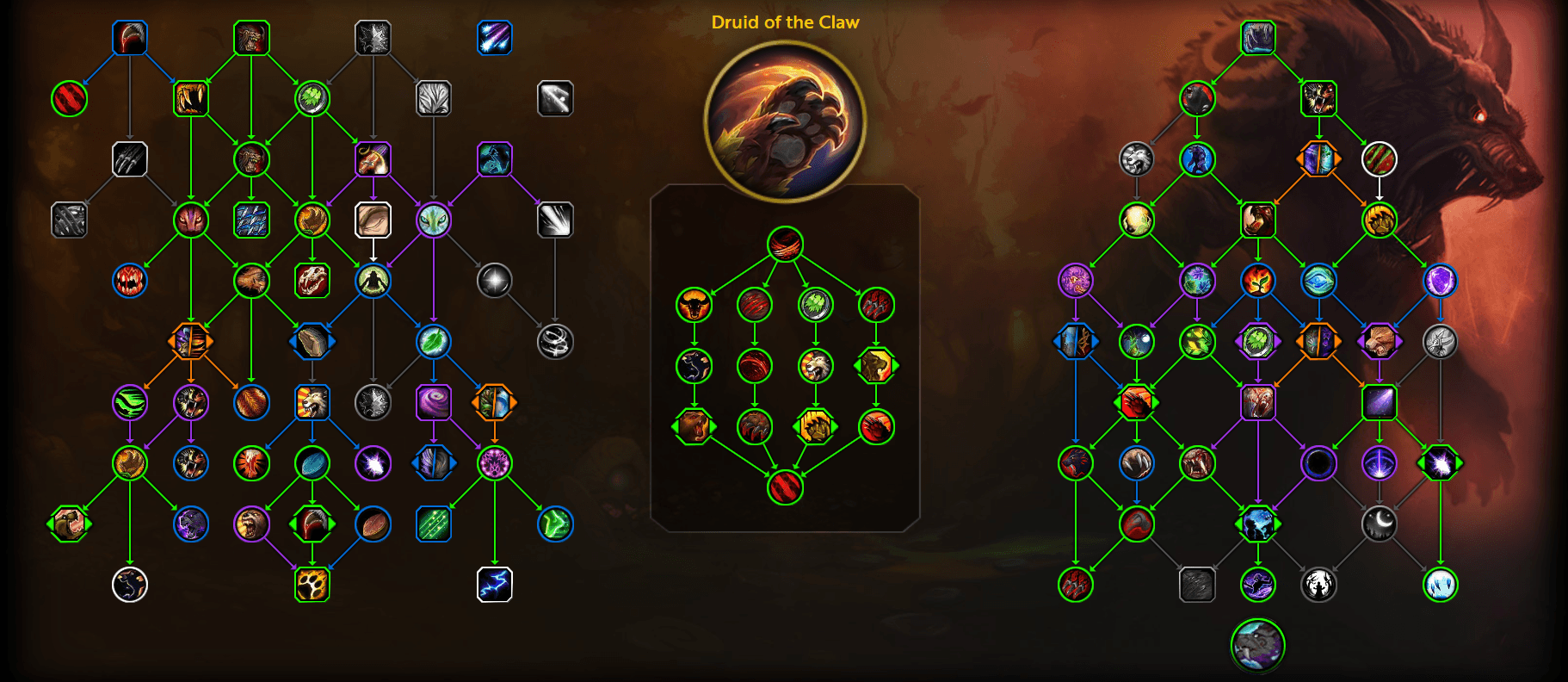1568x682 pixels.
Task: Select the dark moon talent icon
Action: pos(1380,525)
